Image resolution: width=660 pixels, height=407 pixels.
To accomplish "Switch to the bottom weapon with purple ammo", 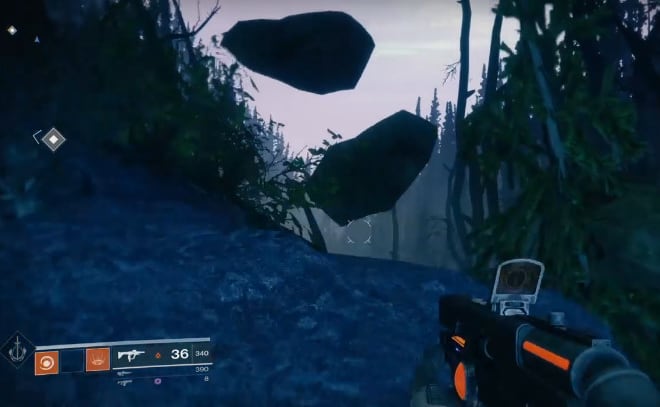I will coord(124,381).
